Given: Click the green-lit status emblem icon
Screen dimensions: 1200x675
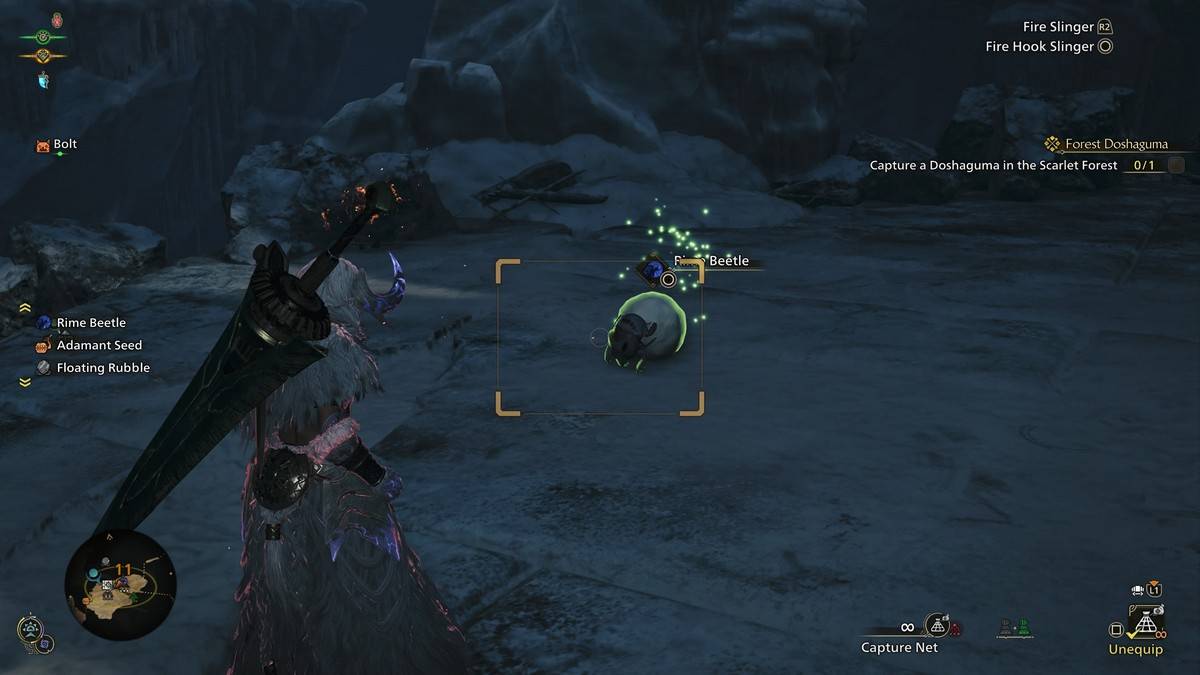Looking at the screenshot, I should (x=42, y=37).
